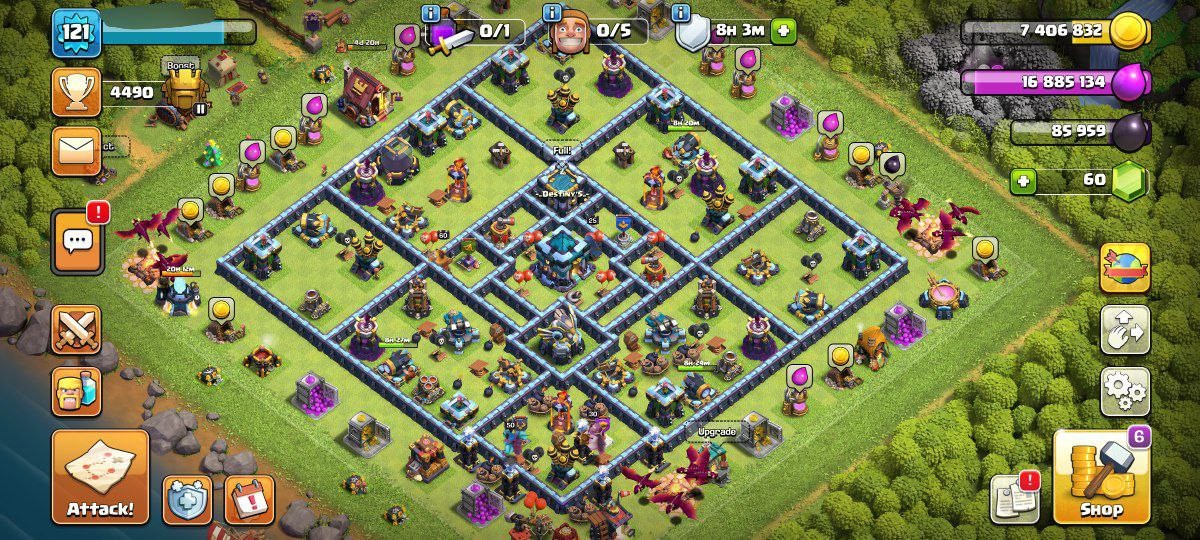Open the settings gears button
Viewport: 1200px width, 540px height.
click(x=1125, y=391)
